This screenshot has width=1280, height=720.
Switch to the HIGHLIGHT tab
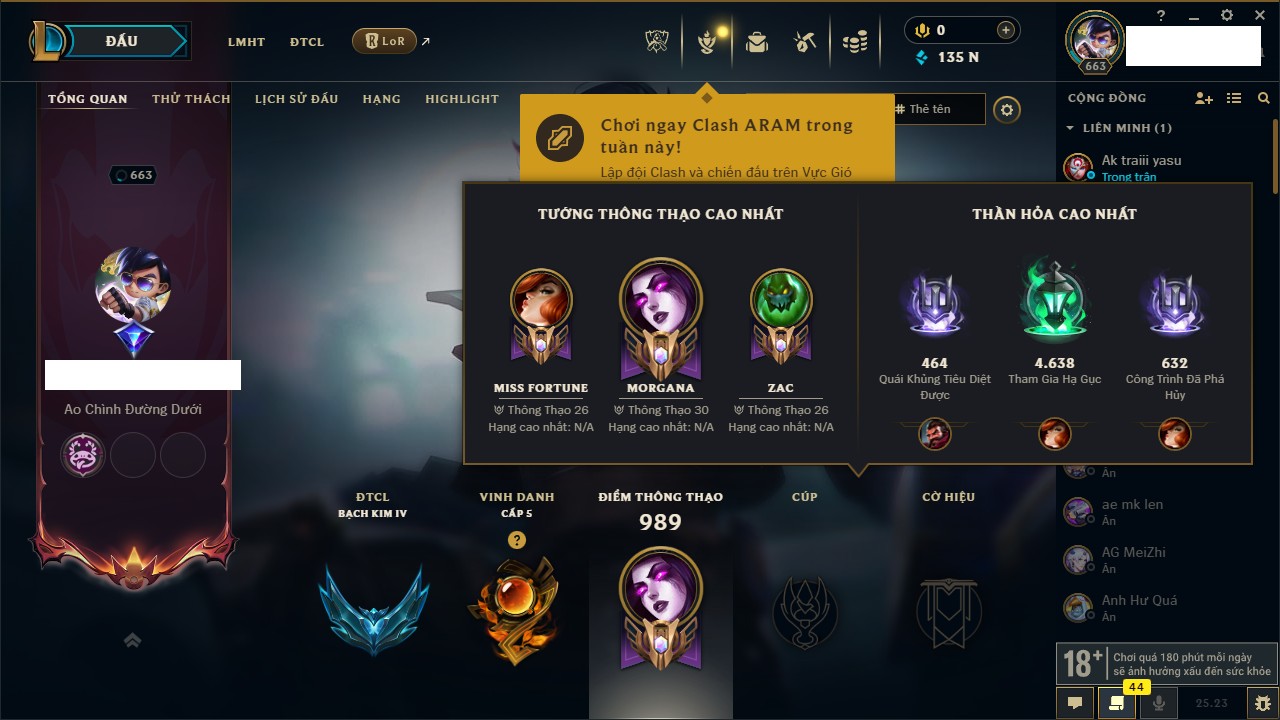click(461, 99)
